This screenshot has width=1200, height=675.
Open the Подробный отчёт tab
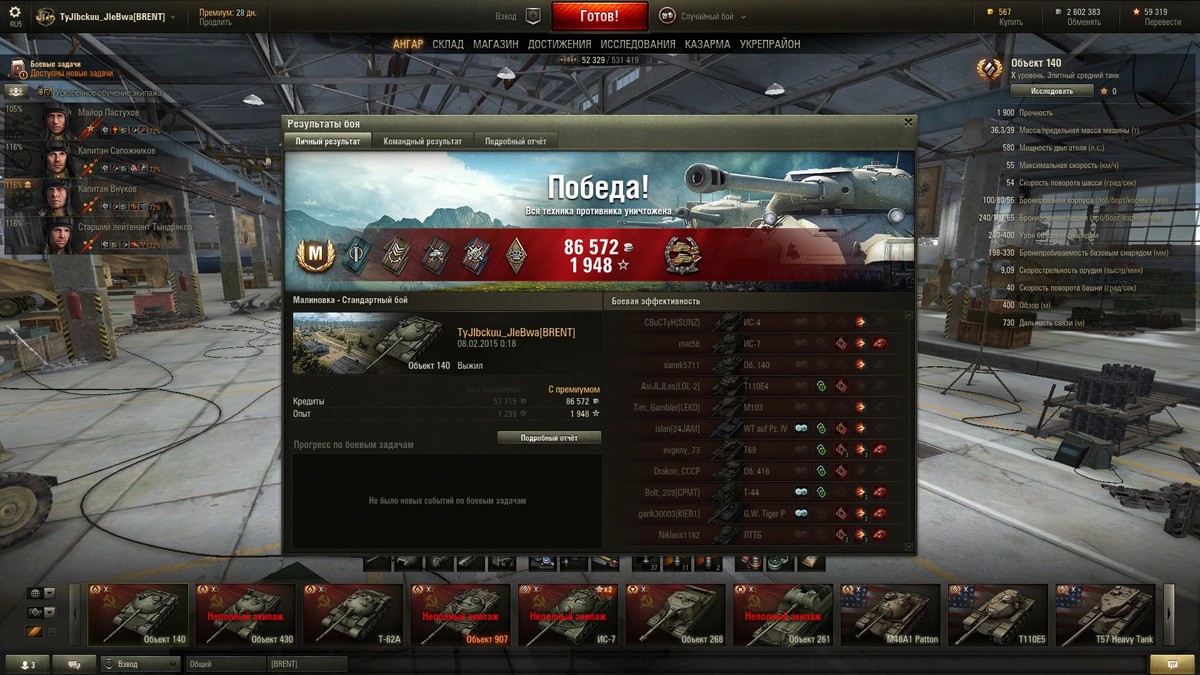tap(515, 141)
